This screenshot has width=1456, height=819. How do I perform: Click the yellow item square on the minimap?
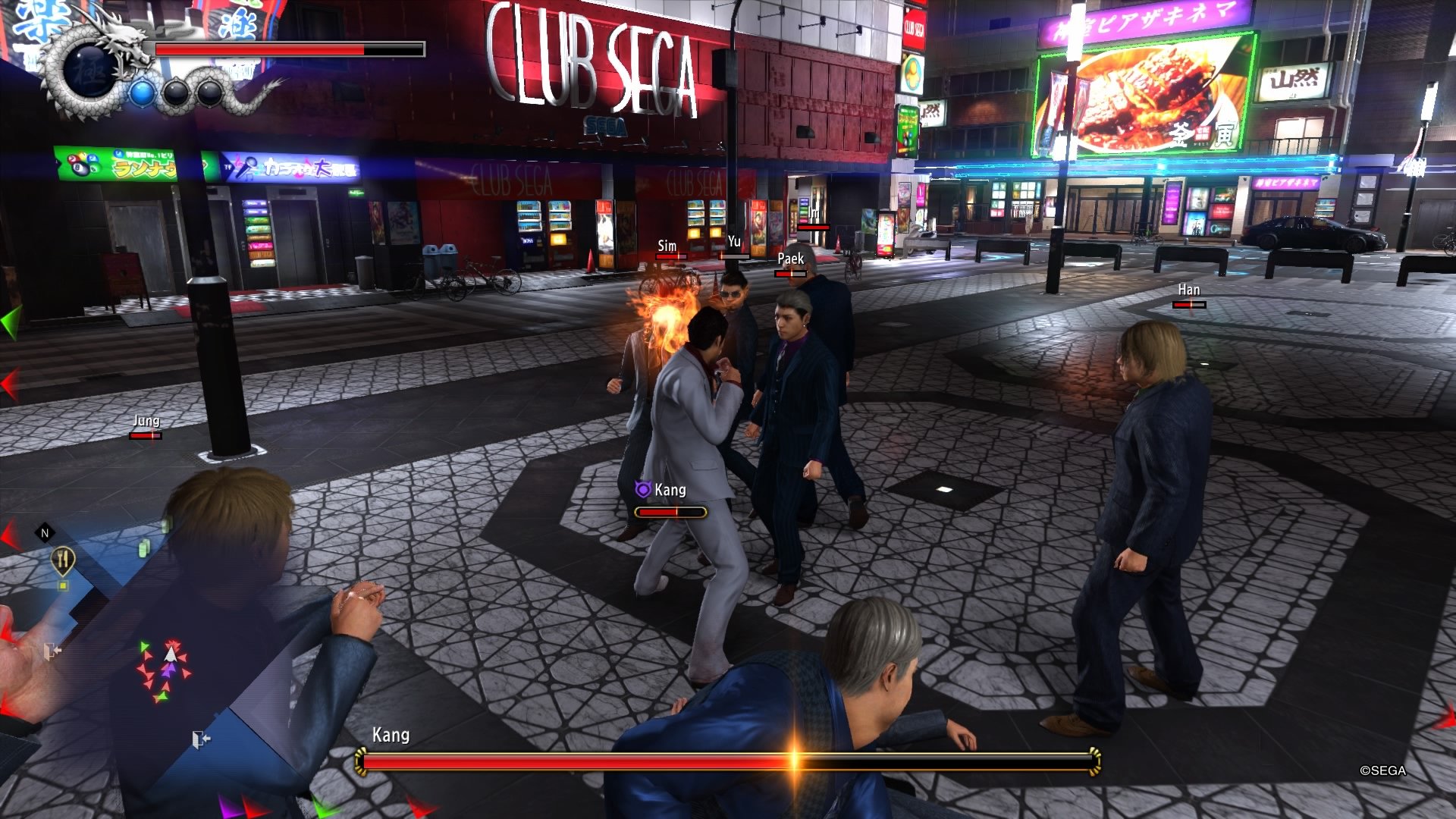pyautogui.click(x=63, y=585)
